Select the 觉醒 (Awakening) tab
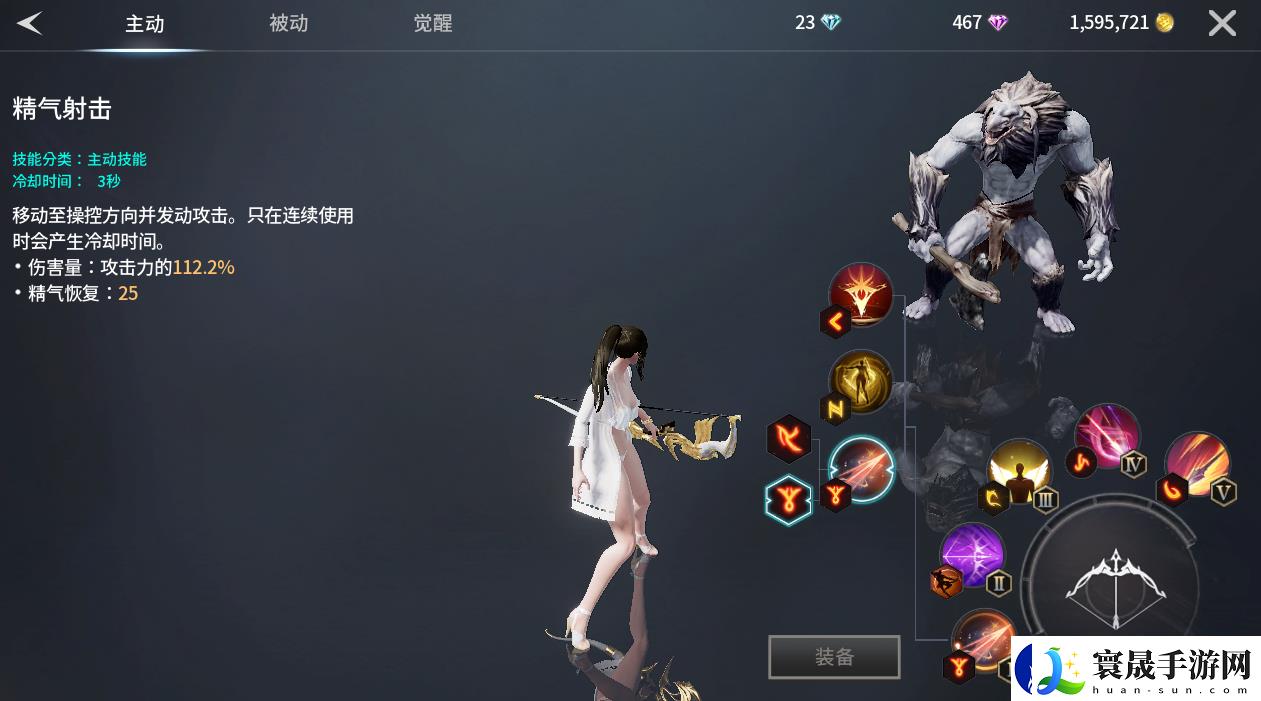1261x701 pixels. 432,23
